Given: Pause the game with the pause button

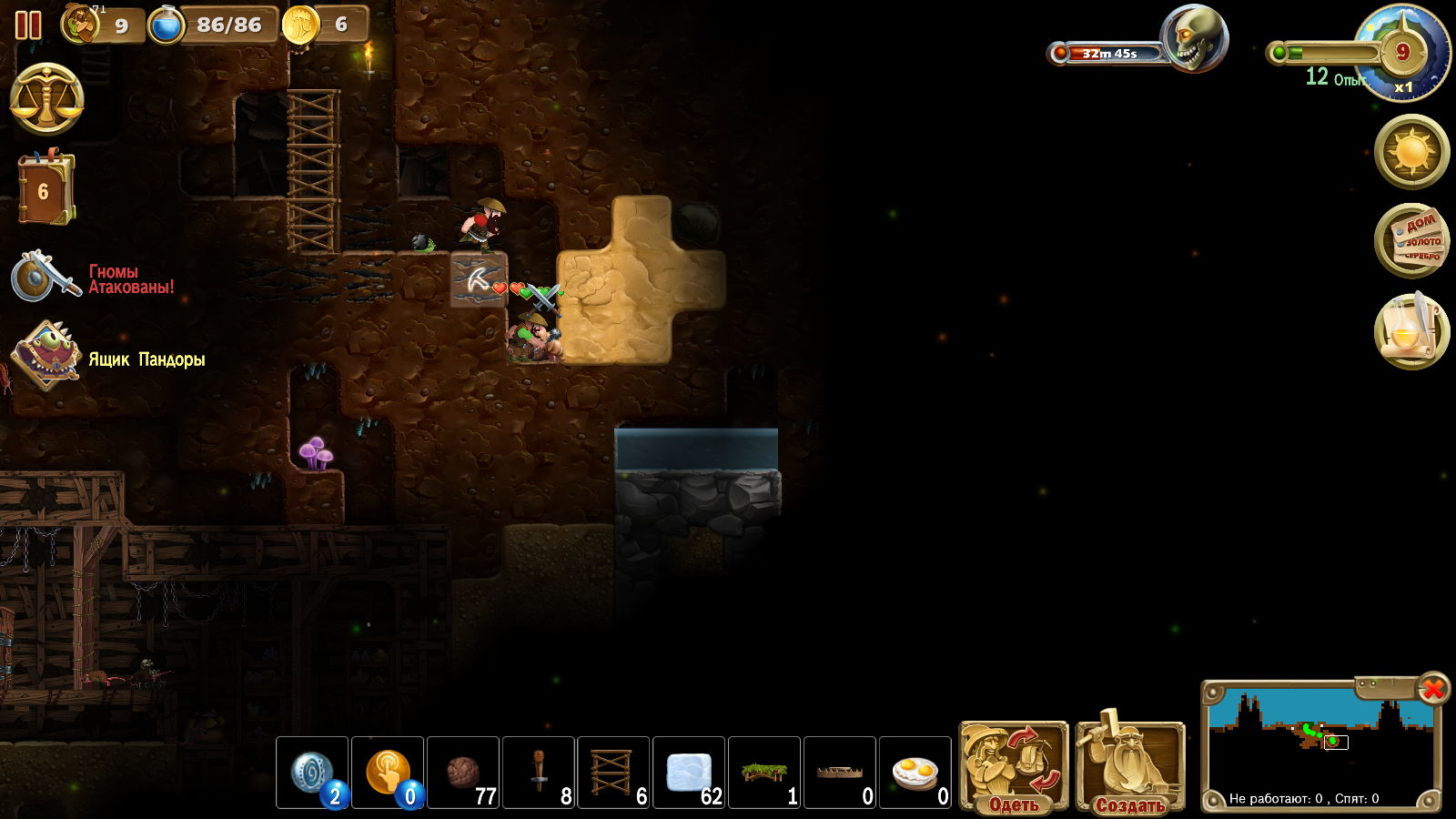Looking at the screenshot, I should (28, 25).
